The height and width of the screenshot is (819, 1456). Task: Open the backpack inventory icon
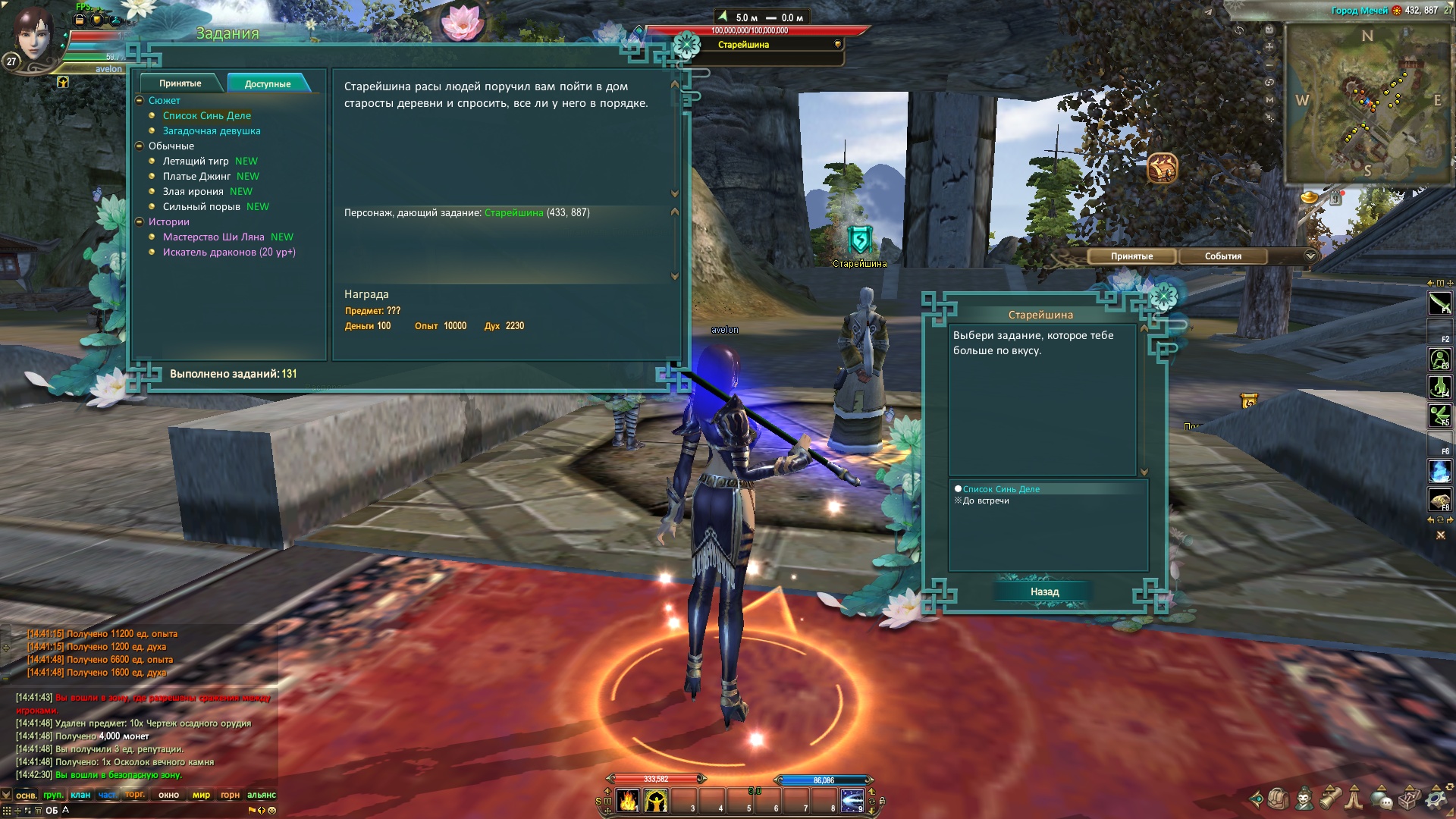pos(1278,799)
